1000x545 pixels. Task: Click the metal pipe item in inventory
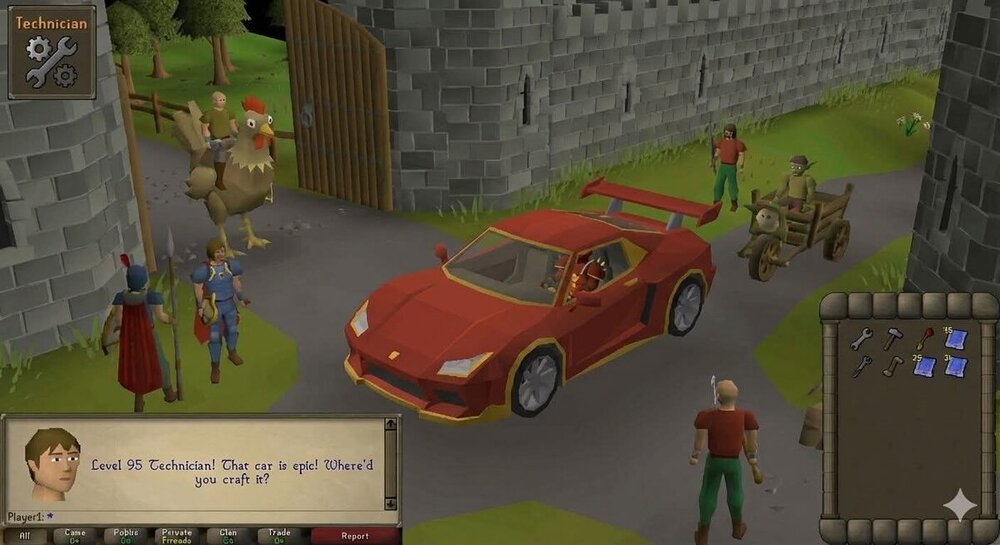pyautogui.click(x=893, y=367)
